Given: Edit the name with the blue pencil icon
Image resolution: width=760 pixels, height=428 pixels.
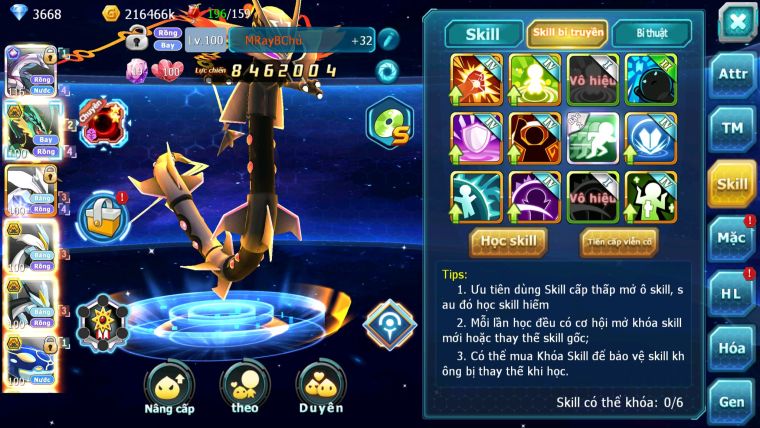Looking at the screenshot, I should click(388, 40).
